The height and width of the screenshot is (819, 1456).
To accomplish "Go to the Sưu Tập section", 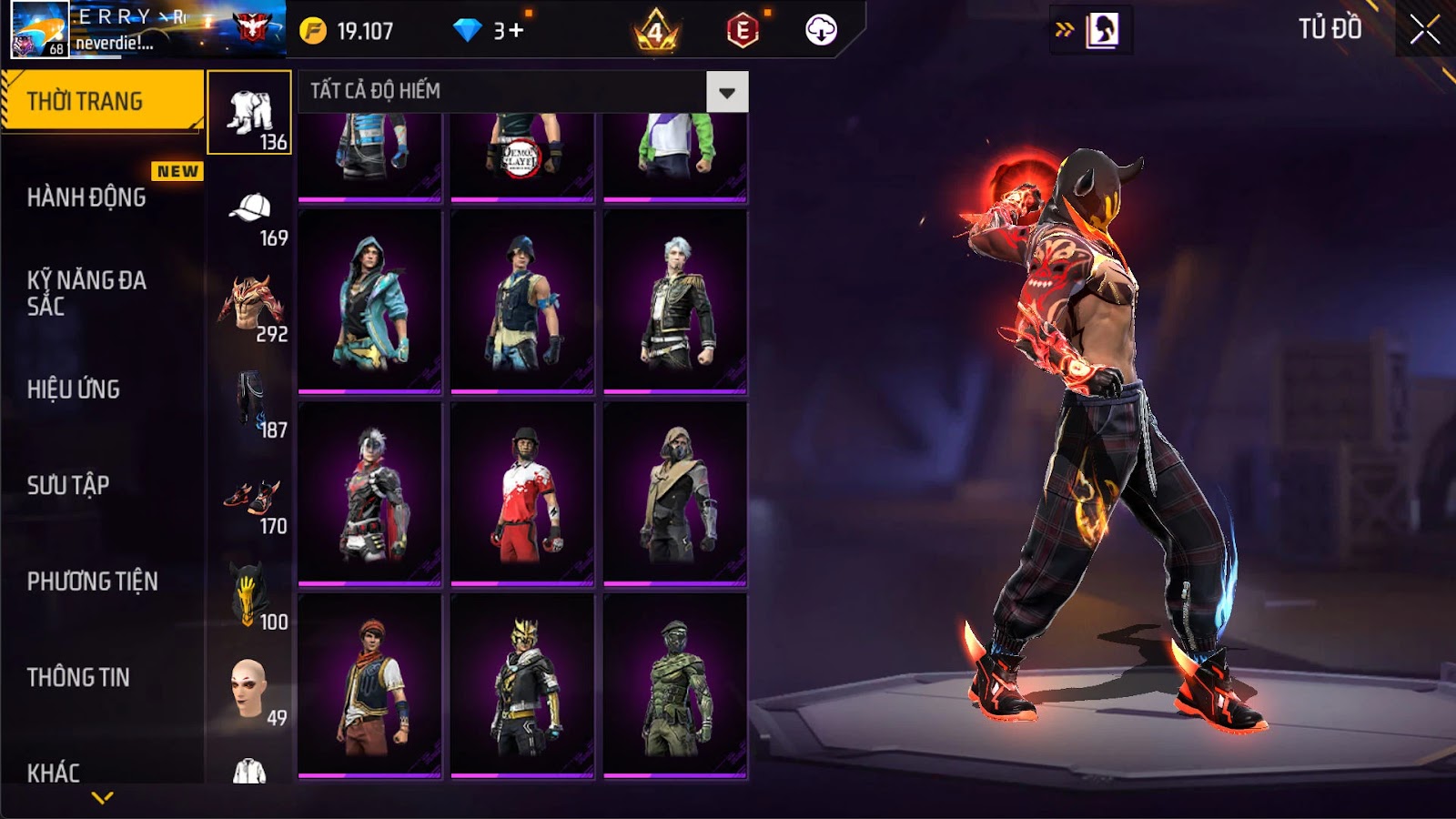I will [x=68, y=485].
